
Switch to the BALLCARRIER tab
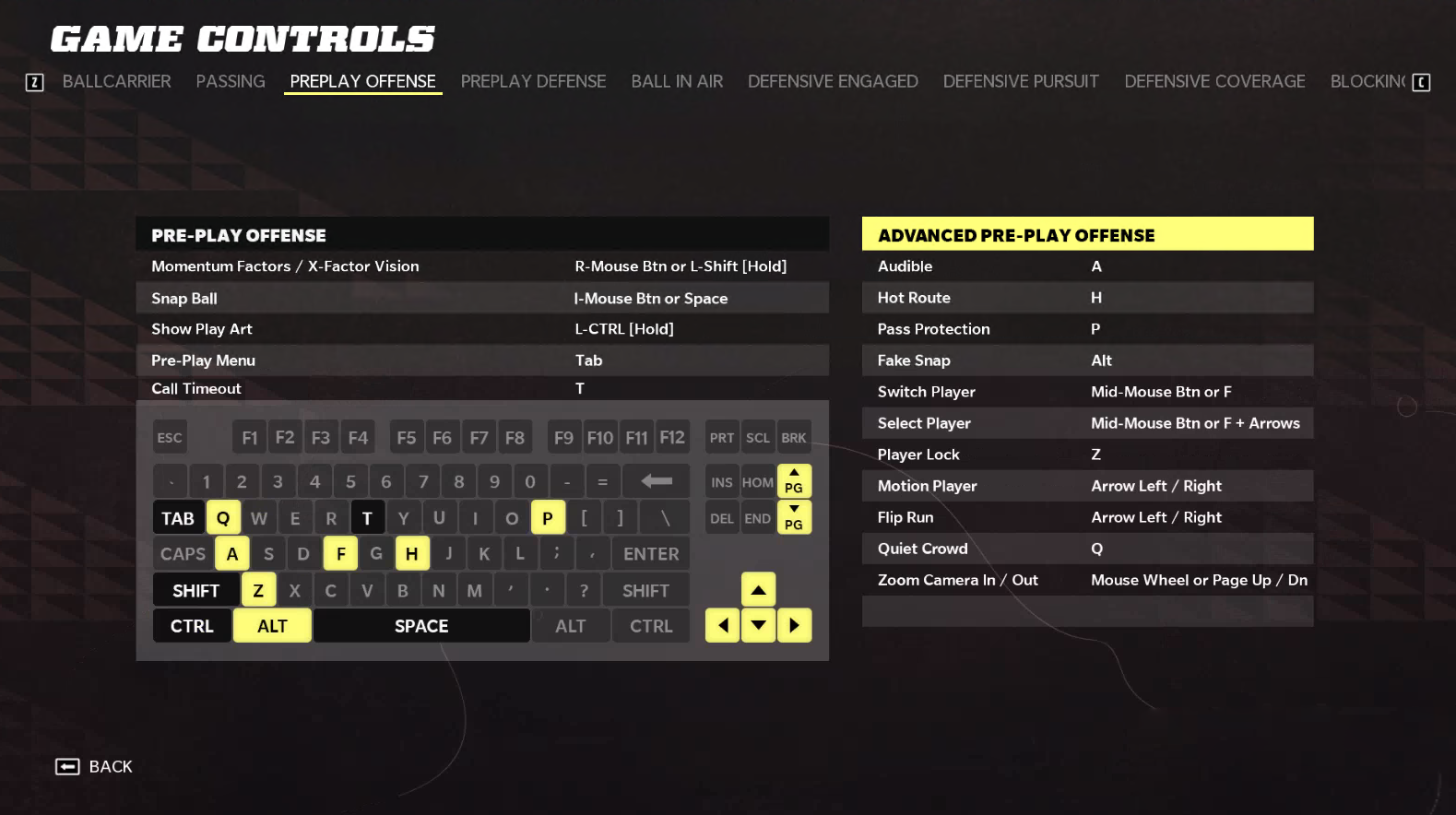pyautogui.click(x=117, y=81)
